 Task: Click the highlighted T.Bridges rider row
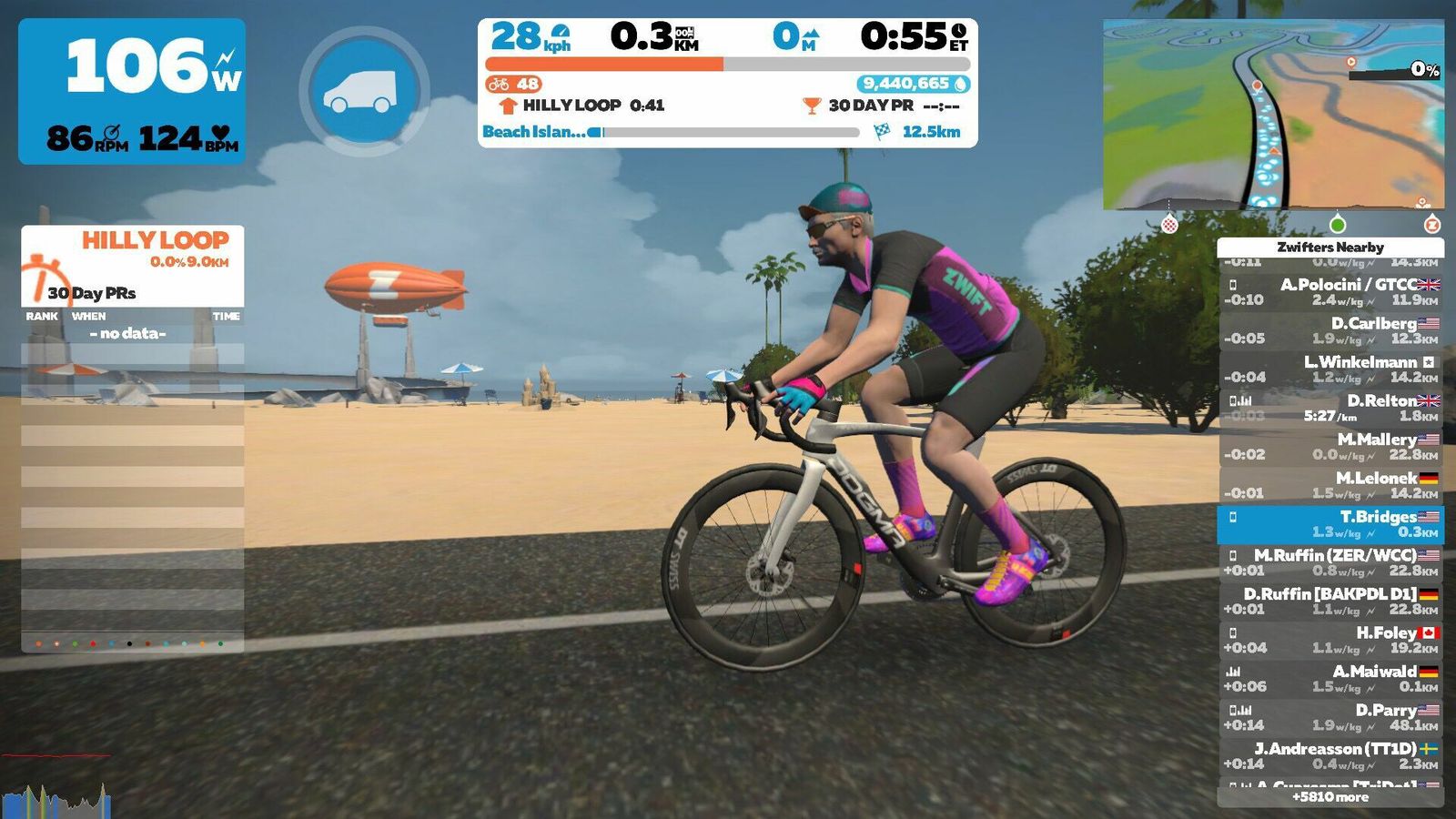(x=1330, y=524)
